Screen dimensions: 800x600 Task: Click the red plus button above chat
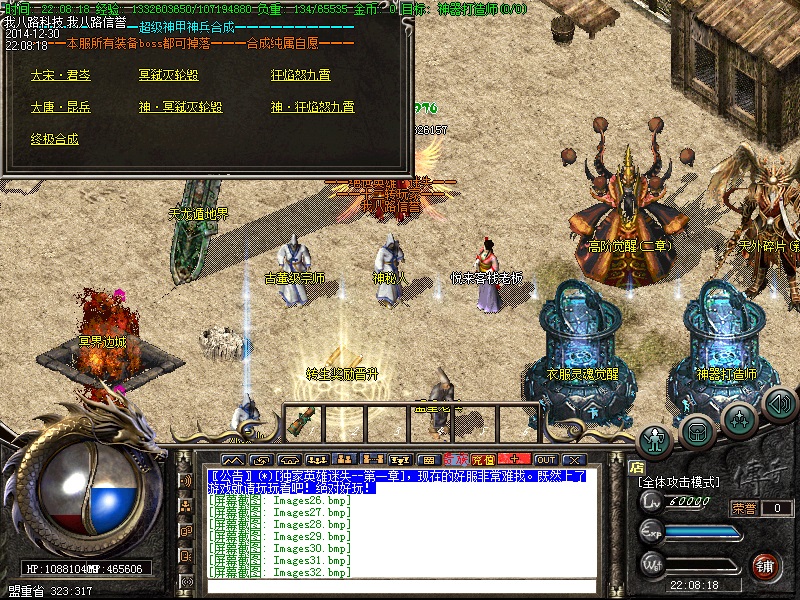[514, 459]
